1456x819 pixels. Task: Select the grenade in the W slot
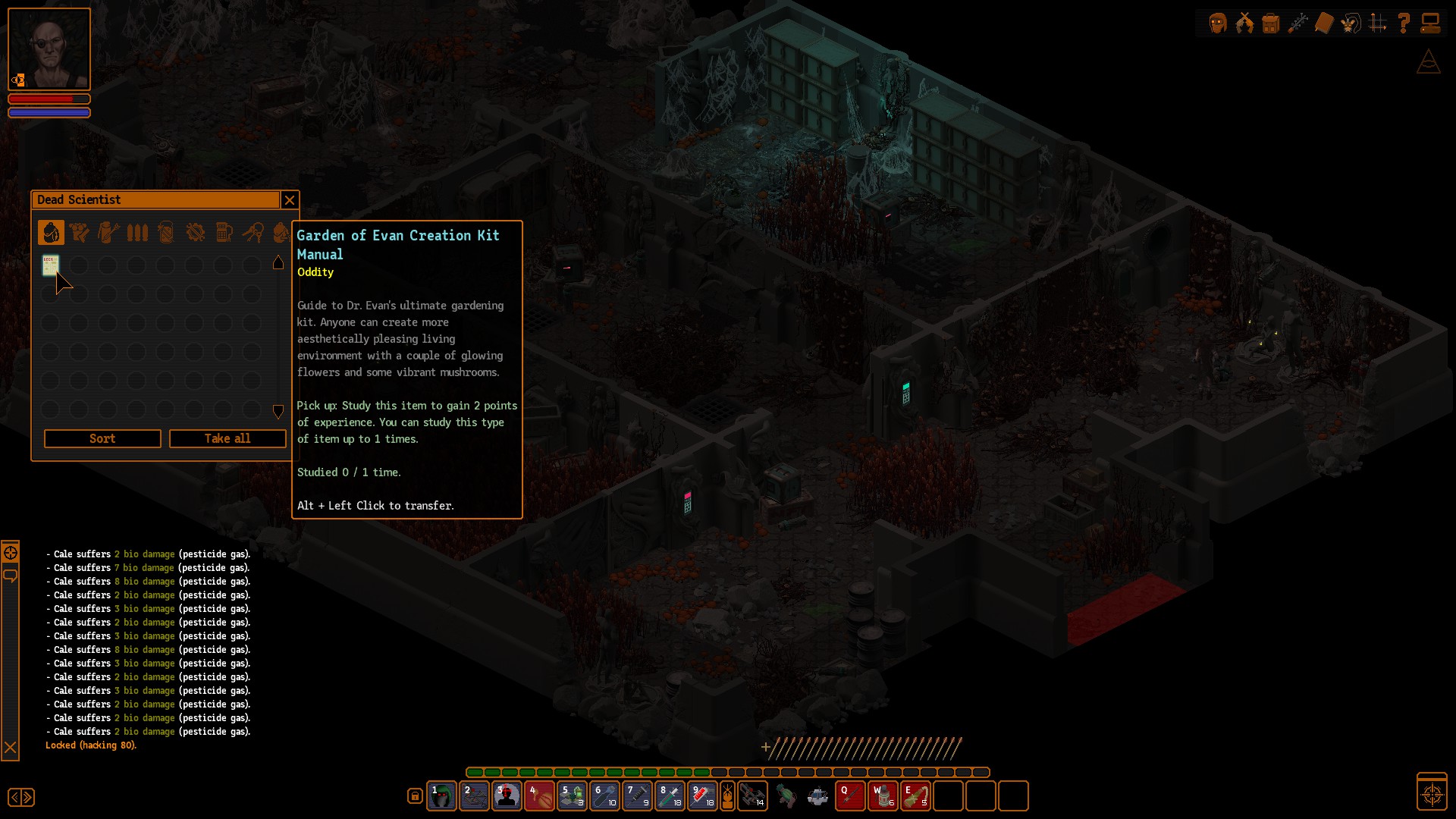pyautogui.click(x=883, y=796)
